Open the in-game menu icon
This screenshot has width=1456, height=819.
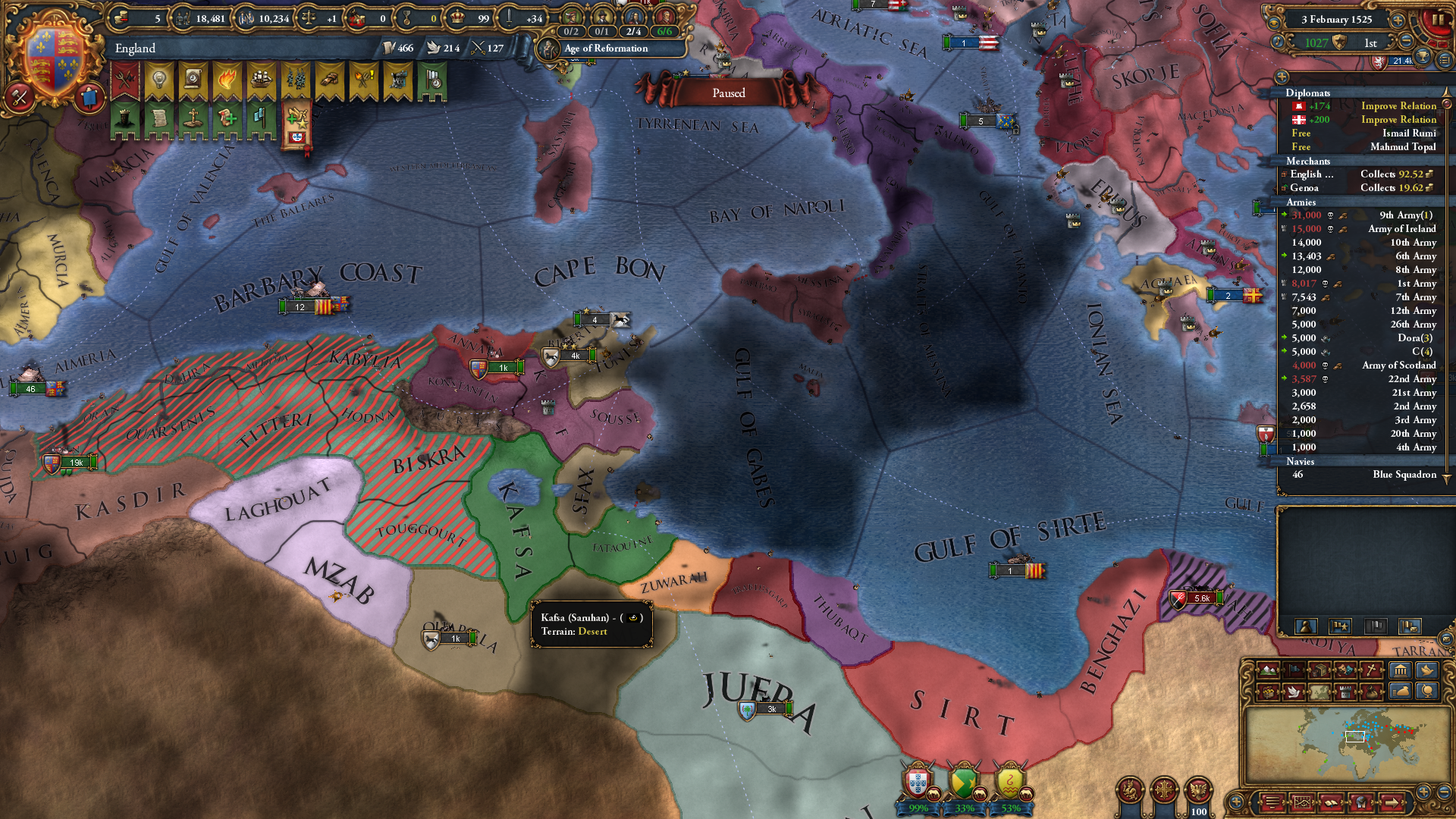pyautogui.click(x=1272, y=802)
